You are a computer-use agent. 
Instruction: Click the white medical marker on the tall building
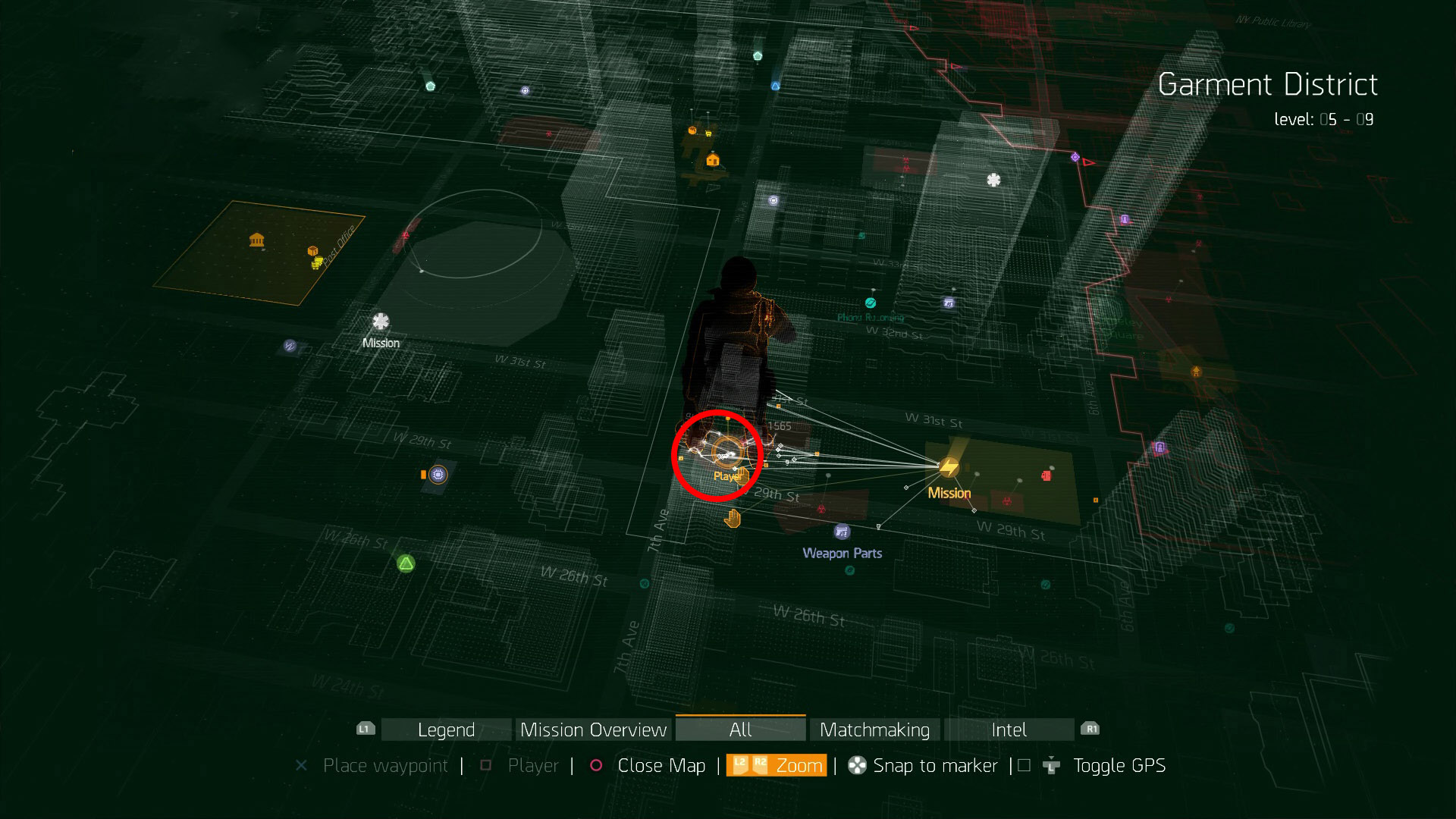coord(993,180)
